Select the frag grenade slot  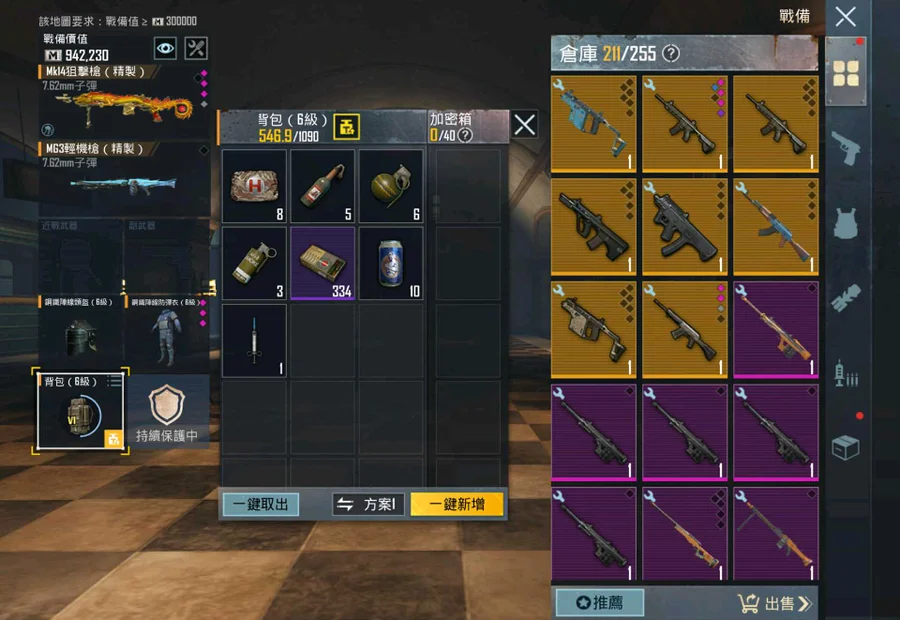[391, 186]
